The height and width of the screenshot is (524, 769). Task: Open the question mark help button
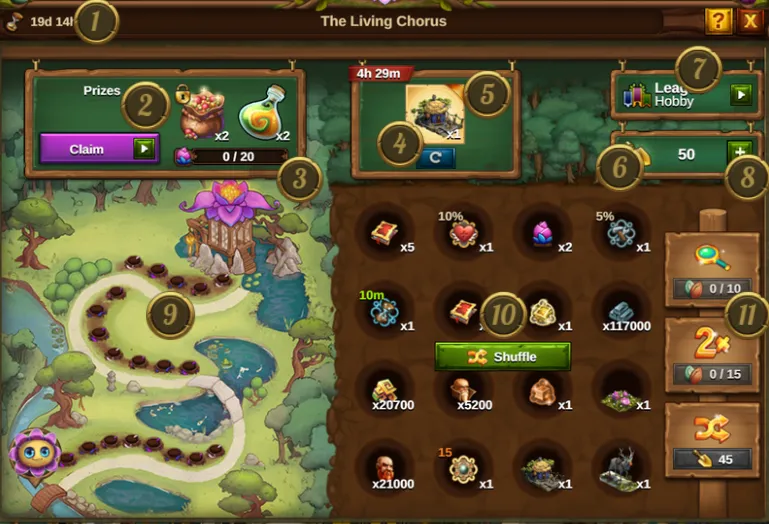click(718, 20)
